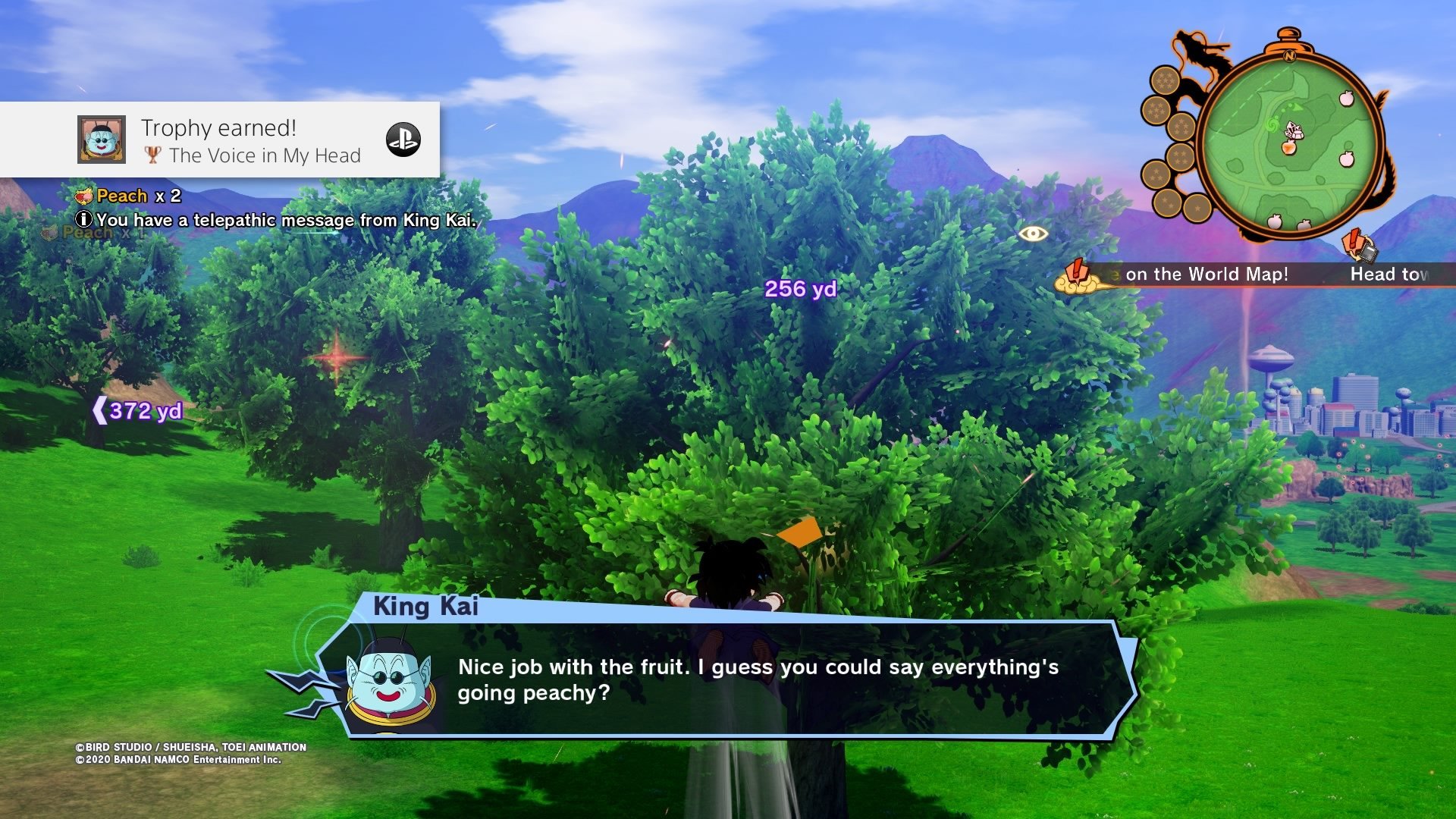Select the 372 yd off-screen waypoint indicator

click(138, 411)
